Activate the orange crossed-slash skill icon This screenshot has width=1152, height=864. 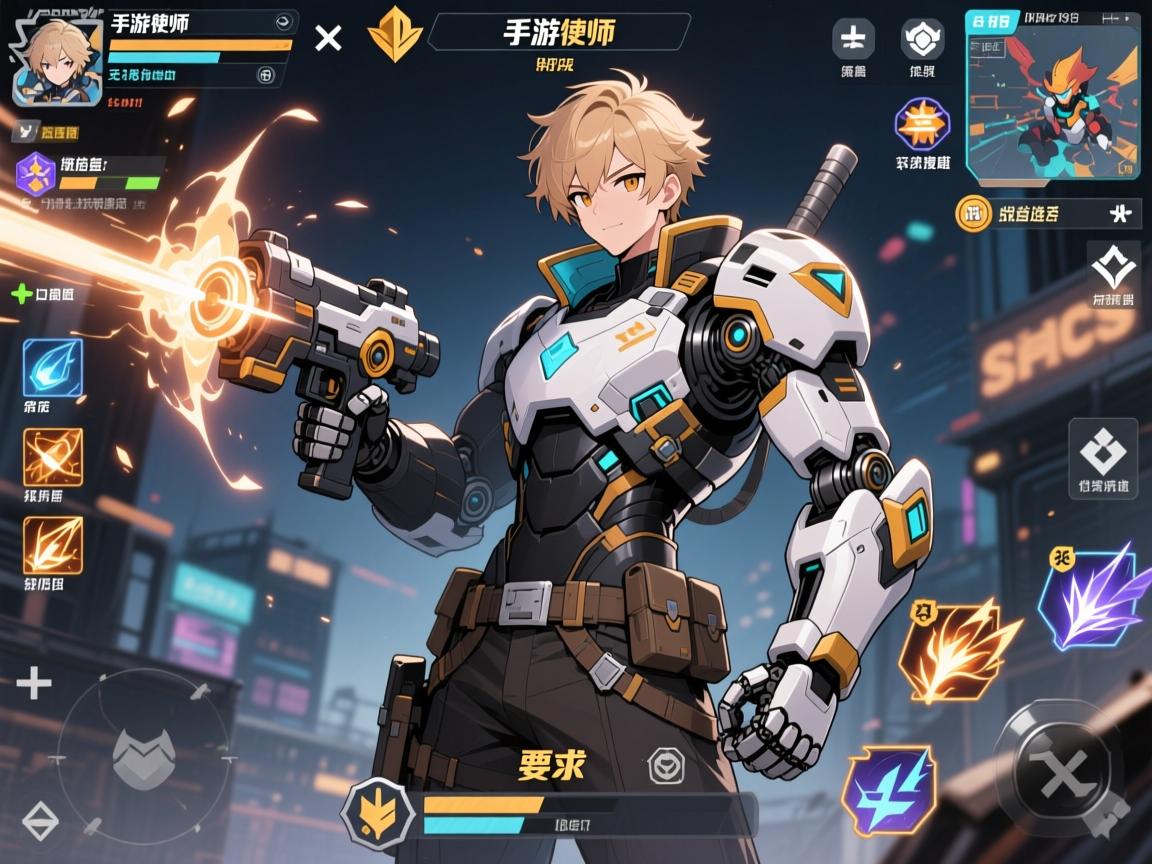click(x=52, y=457)
